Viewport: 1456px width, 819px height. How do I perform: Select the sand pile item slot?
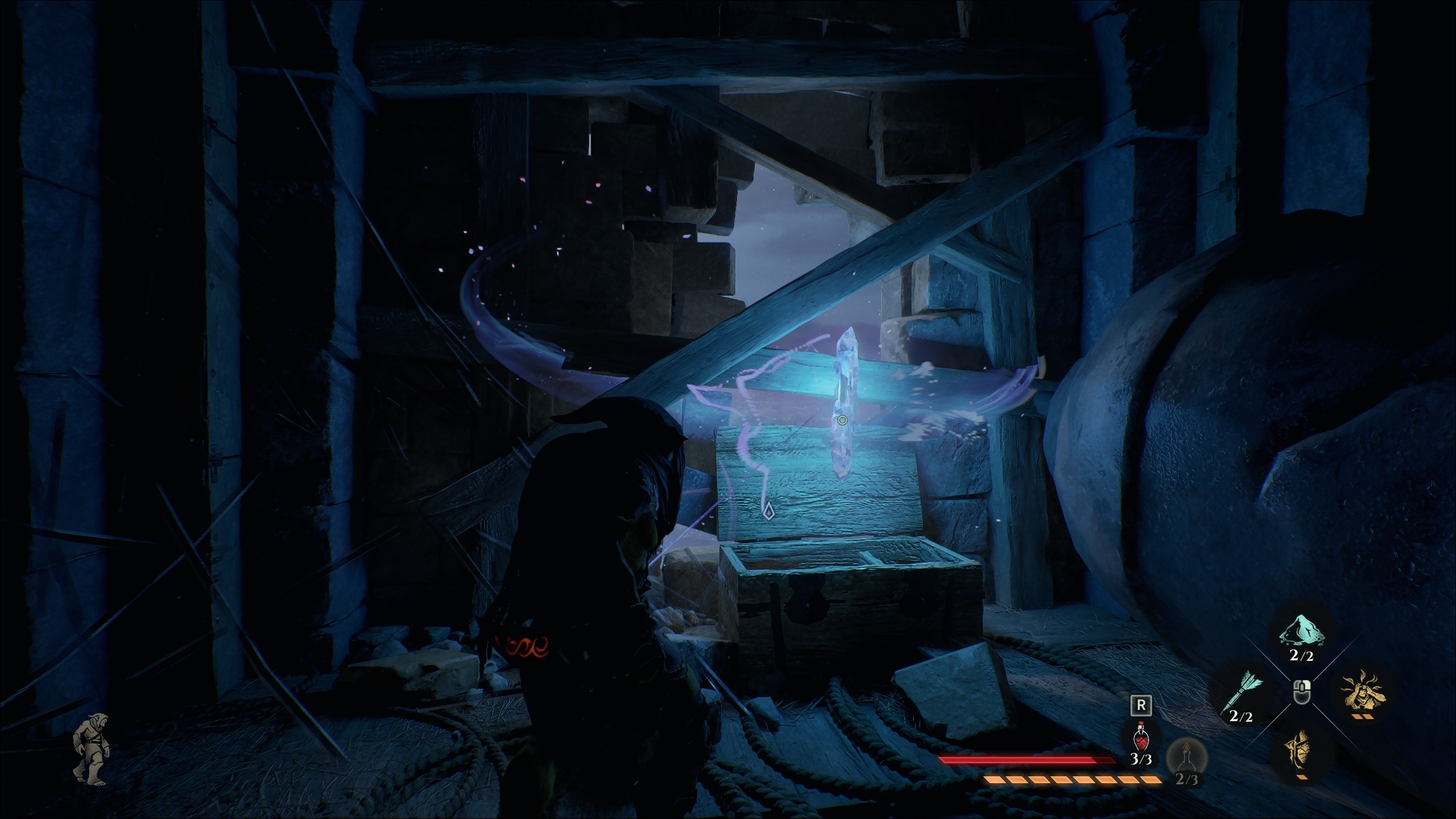[1301, 631]
